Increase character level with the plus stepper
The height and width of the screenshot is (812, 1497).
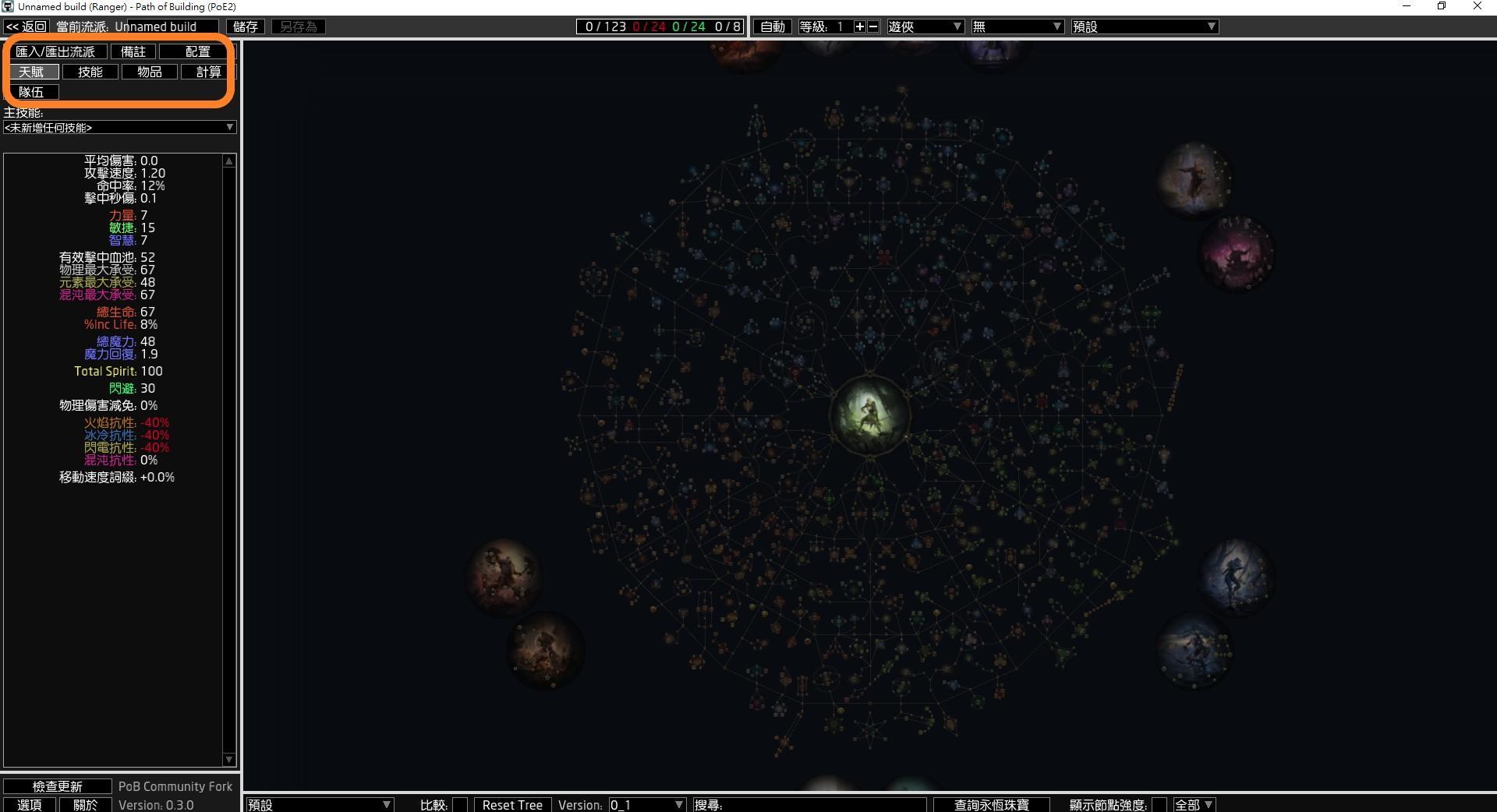(858, 26)
